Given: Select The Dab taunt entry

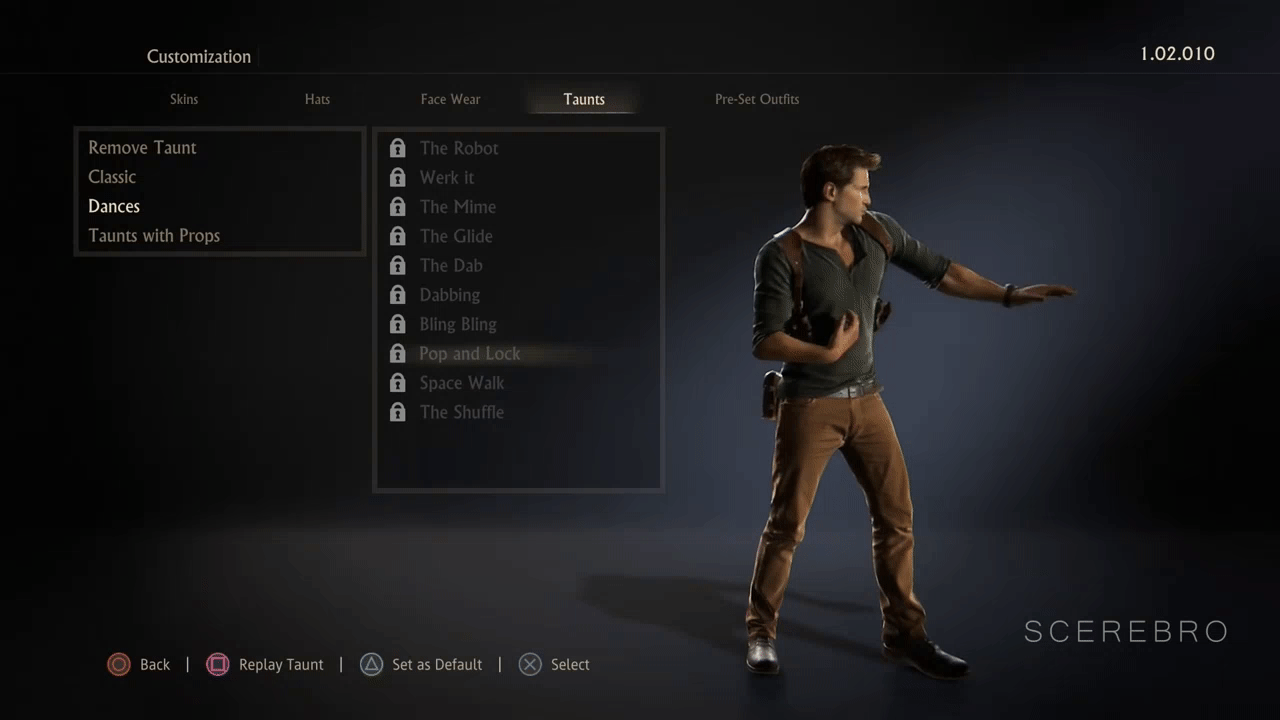Looking at the screenshot, I should pos(451,265).
